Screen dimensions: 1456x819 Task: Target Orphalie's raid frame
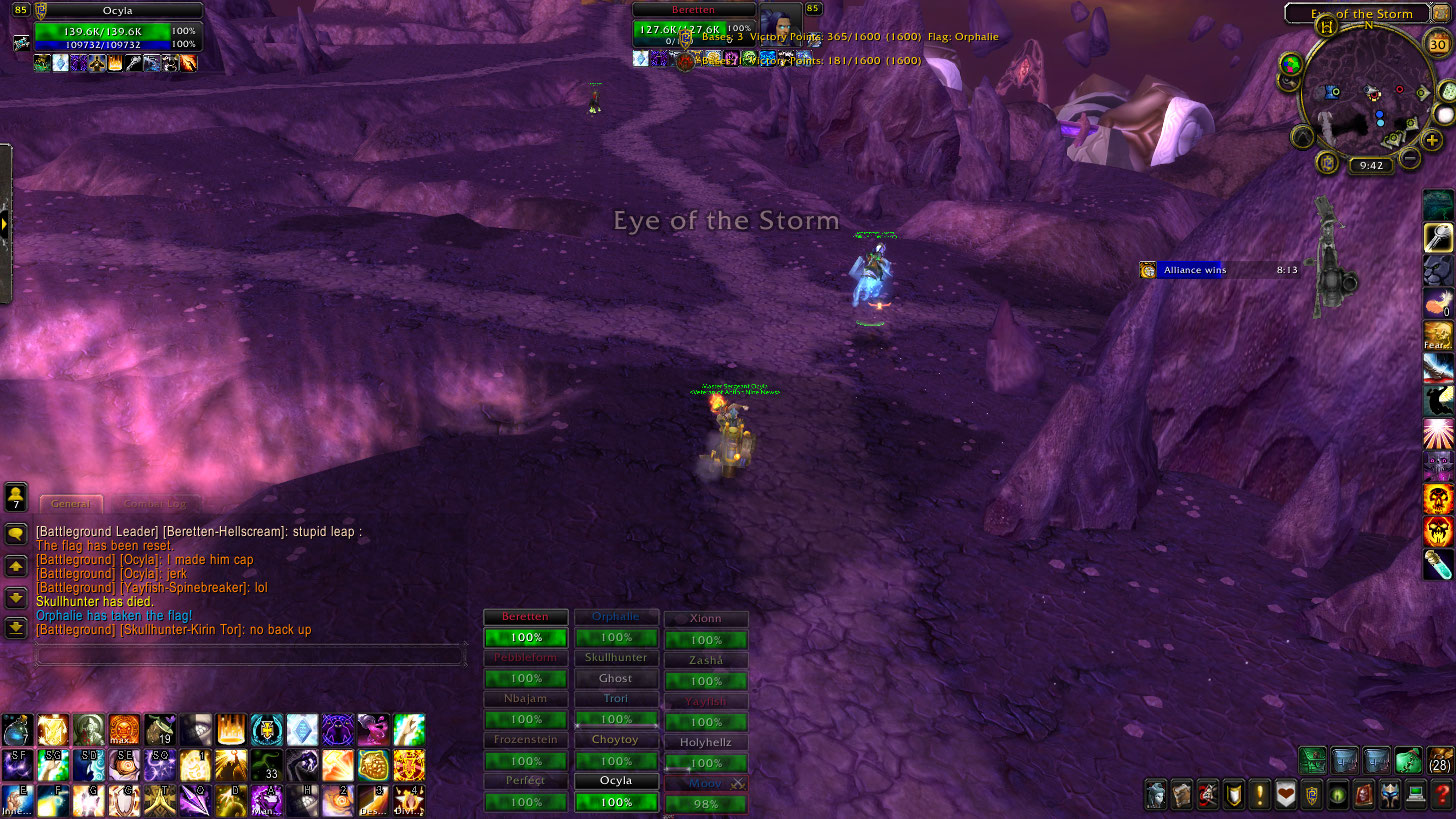(x=616, y=629)
